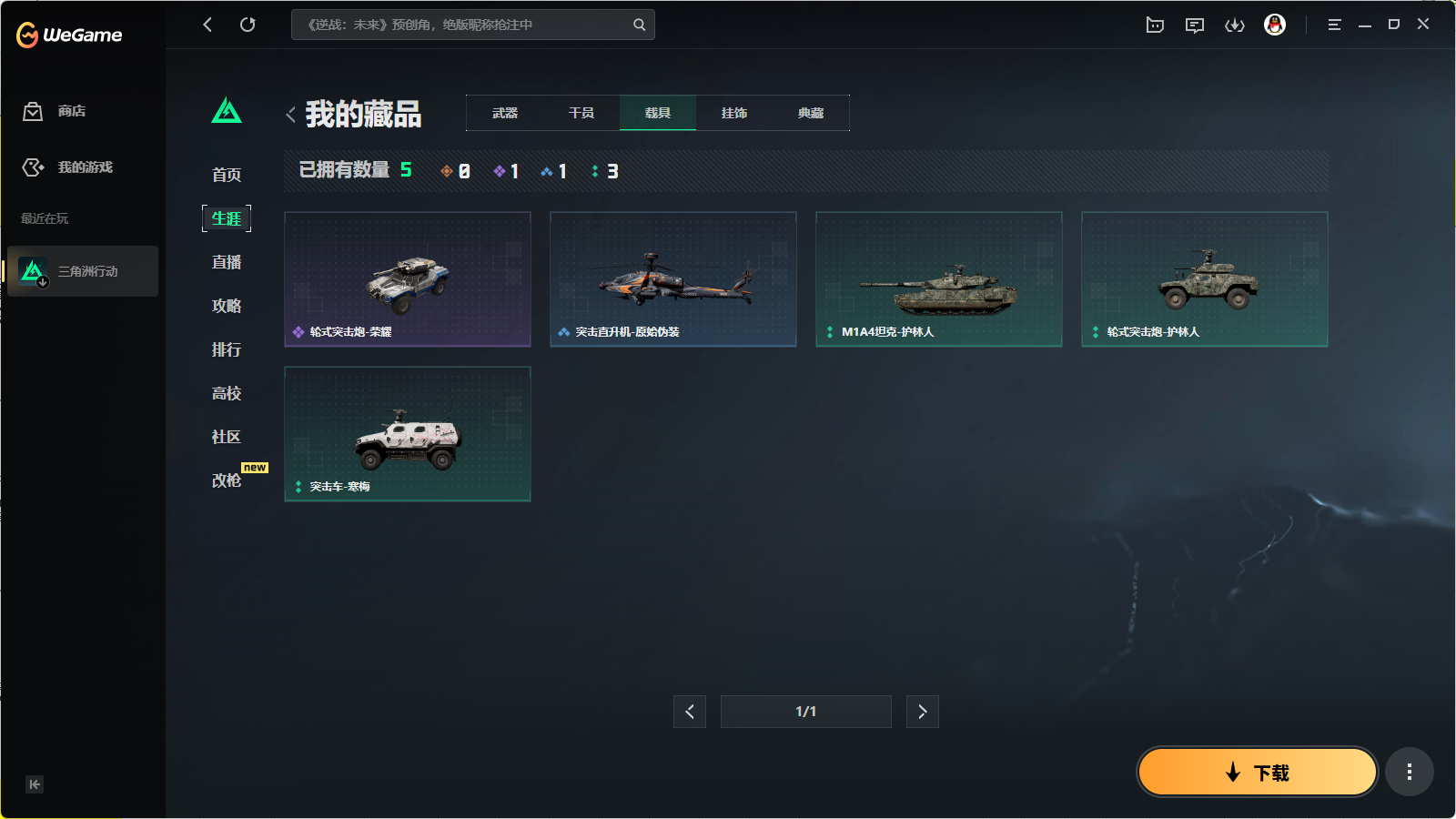Open the hamburger menu in titlebar
The height and width of the screenshot is (819, 1456).
click(x=1334, y=25)
